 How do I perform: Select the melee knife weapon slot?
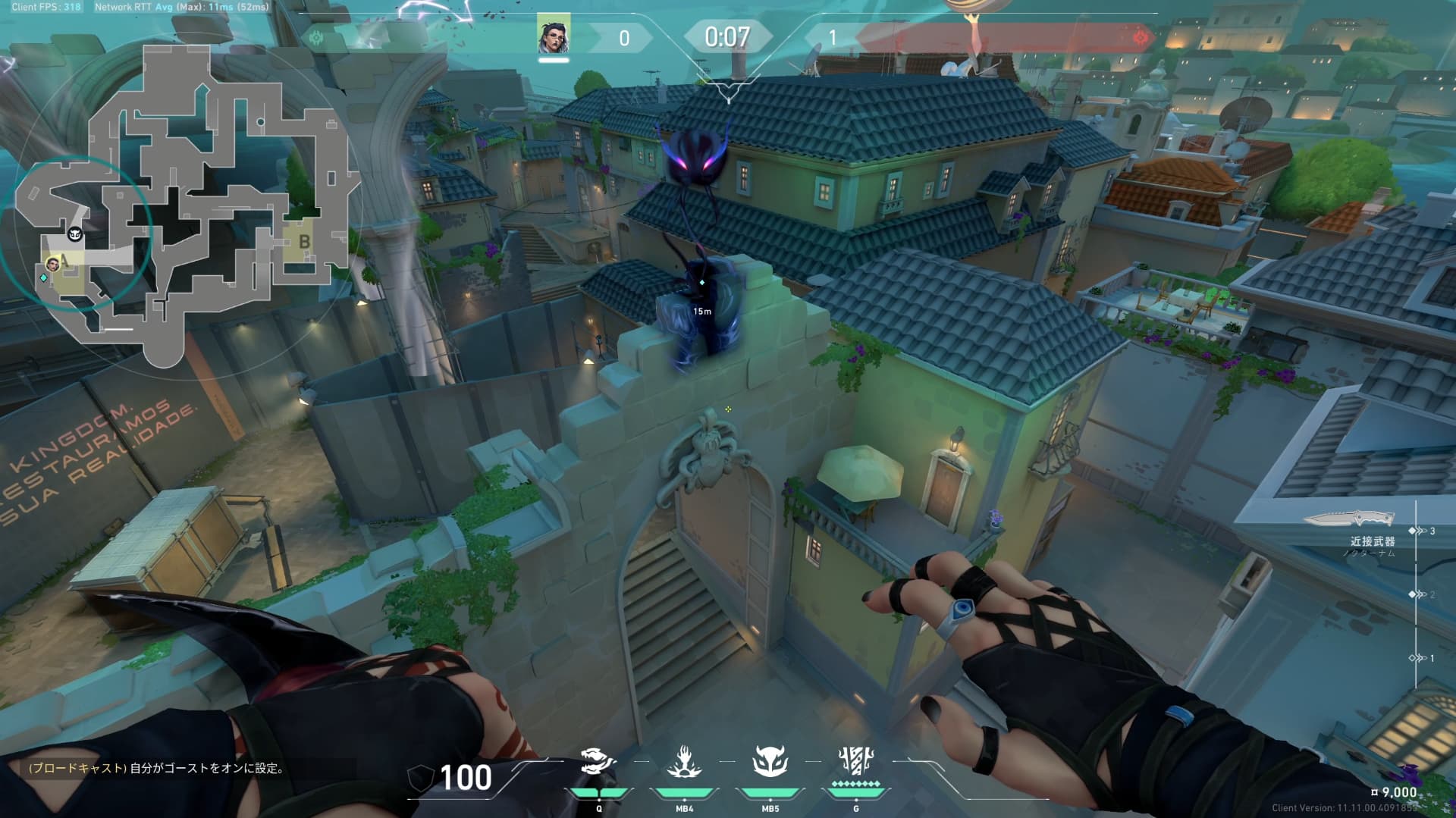[x=1350, y=519]
